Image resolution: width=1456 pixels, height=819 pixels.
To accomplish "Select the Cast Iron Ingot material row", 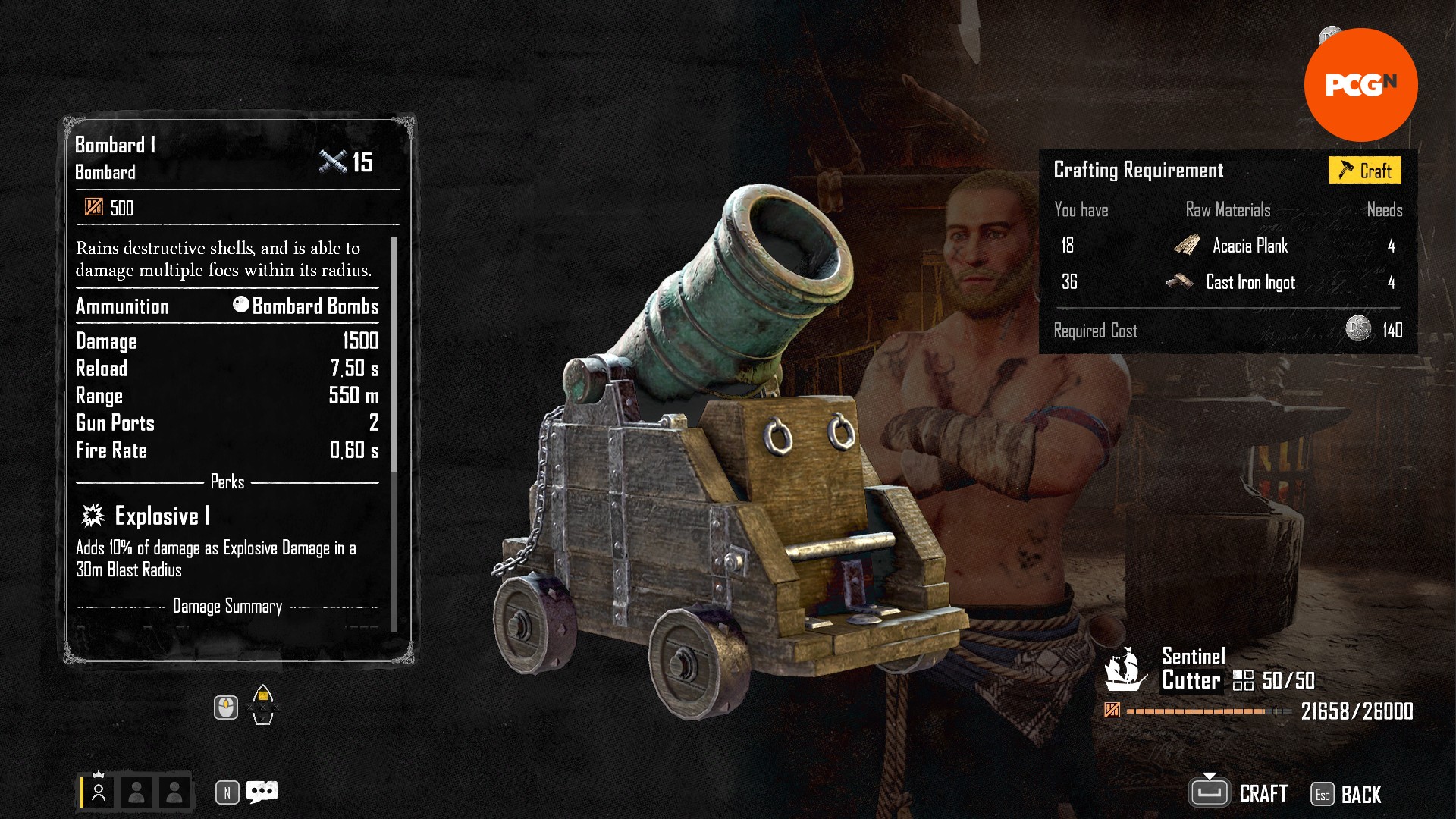I will tap(1227, 282).
